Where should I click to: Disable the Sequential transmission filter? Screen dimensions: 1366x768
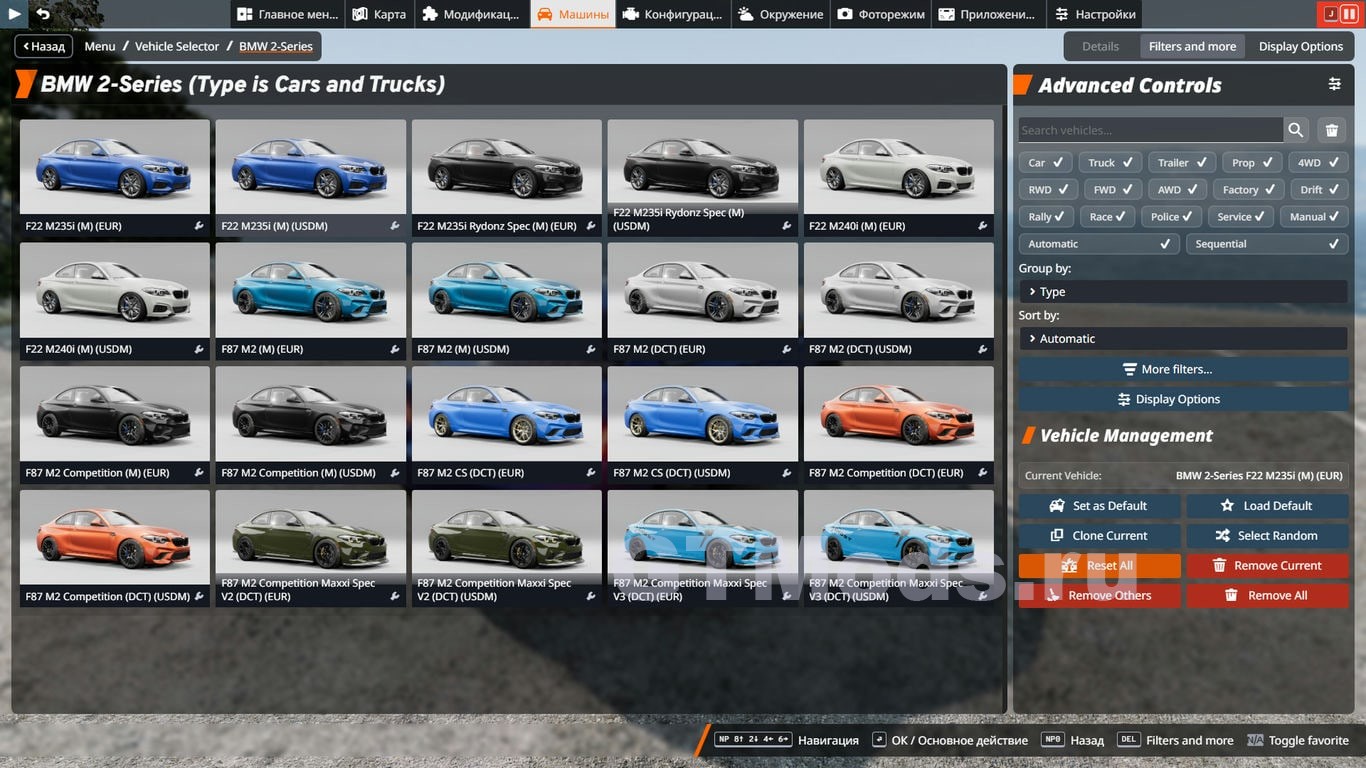click(1266, 244)
